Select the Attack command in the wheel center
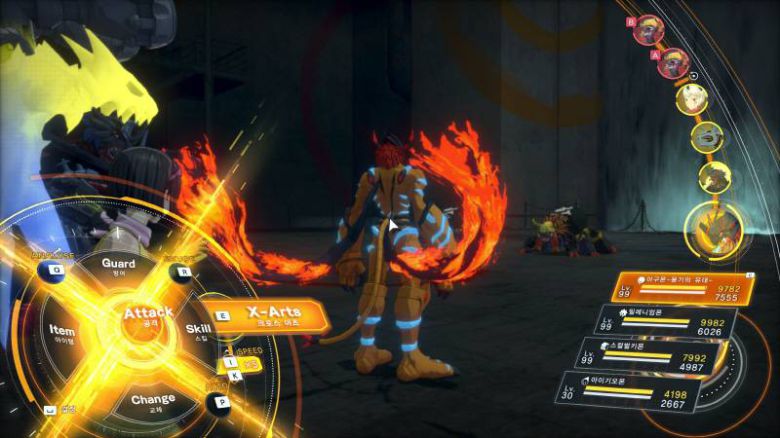Viewport: 780px width, 438px height. coord(148,317)
